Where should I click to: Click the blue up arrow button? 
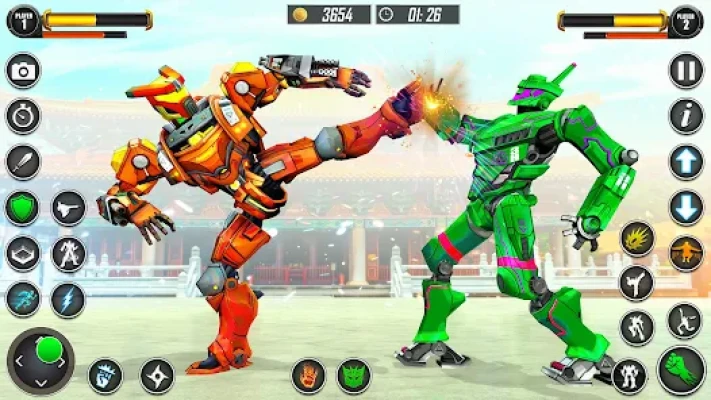685,162
